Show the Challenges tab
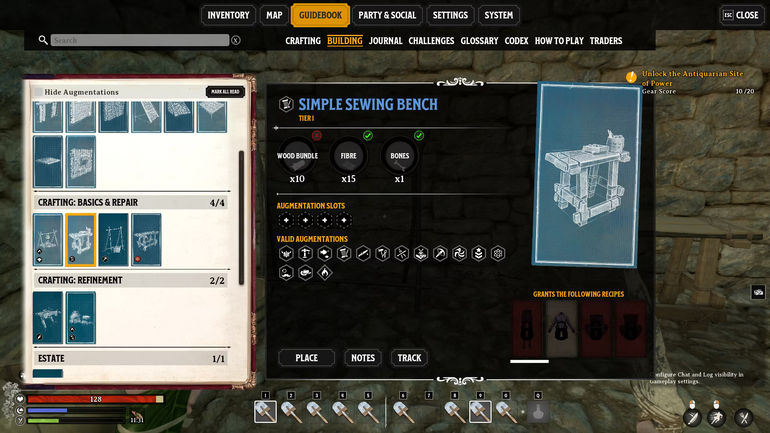 click(431, 41)
